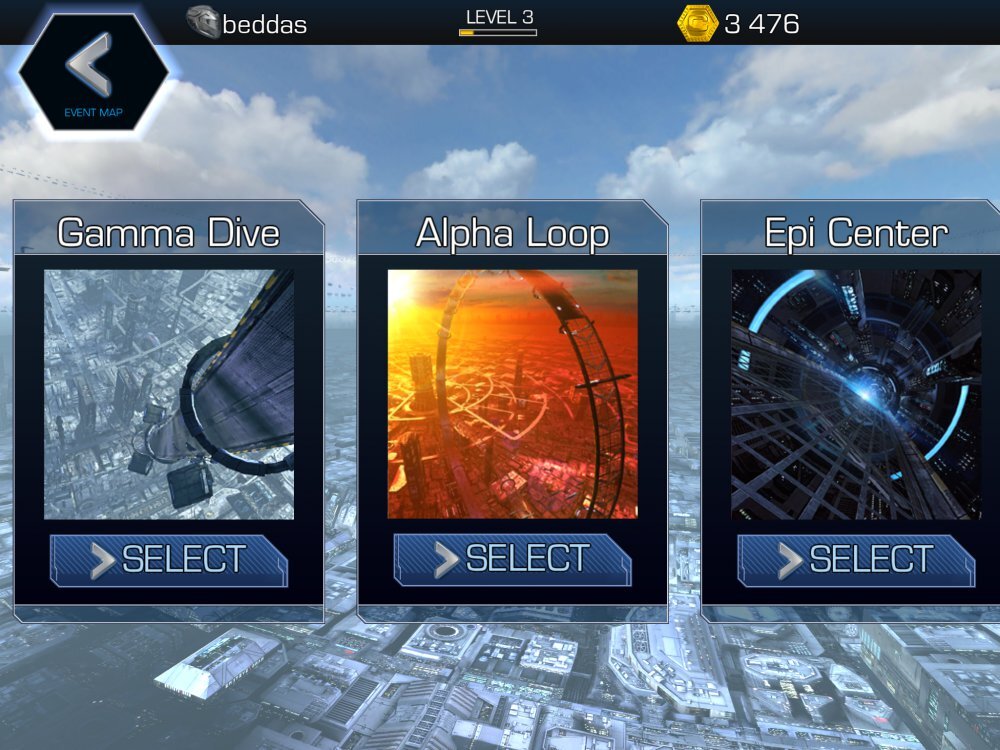Pick the Epi Center SELECT button
Image resolution: width=1000 pixels, height=750 pixels.
click(x=857, y=560)
